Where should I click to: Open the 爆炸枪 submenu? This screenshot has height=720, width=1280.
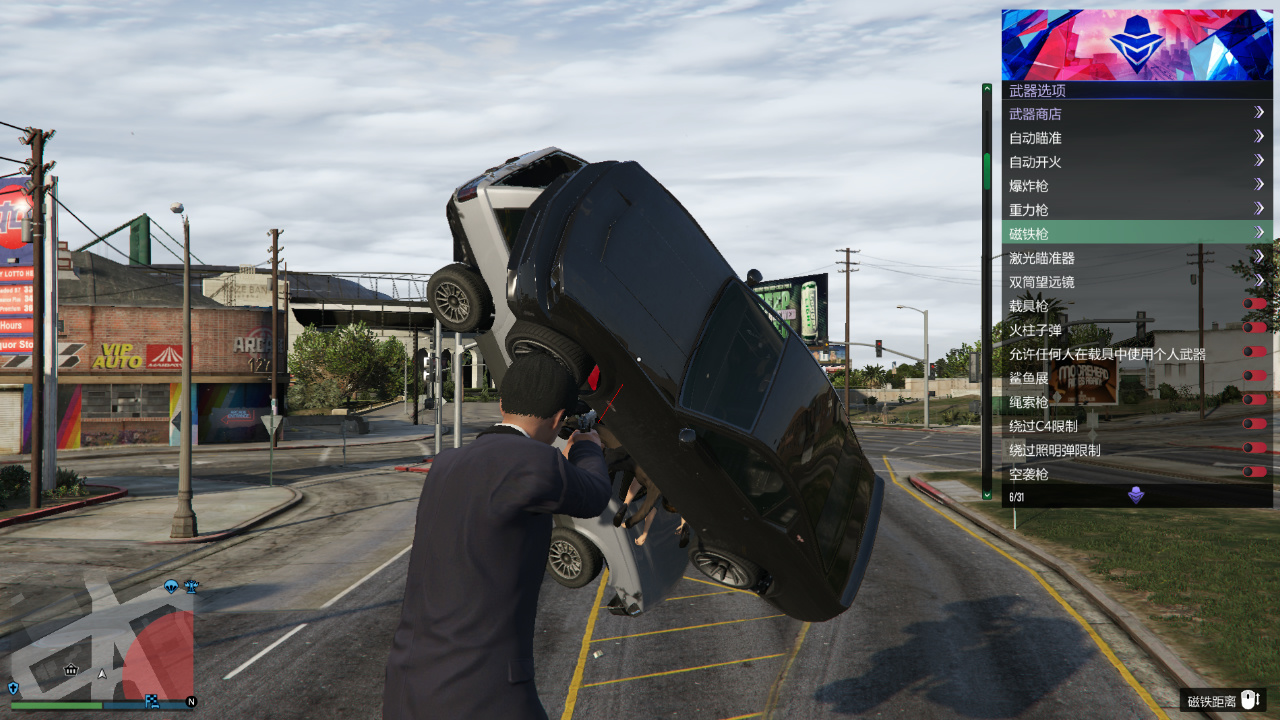[1136, 186]
